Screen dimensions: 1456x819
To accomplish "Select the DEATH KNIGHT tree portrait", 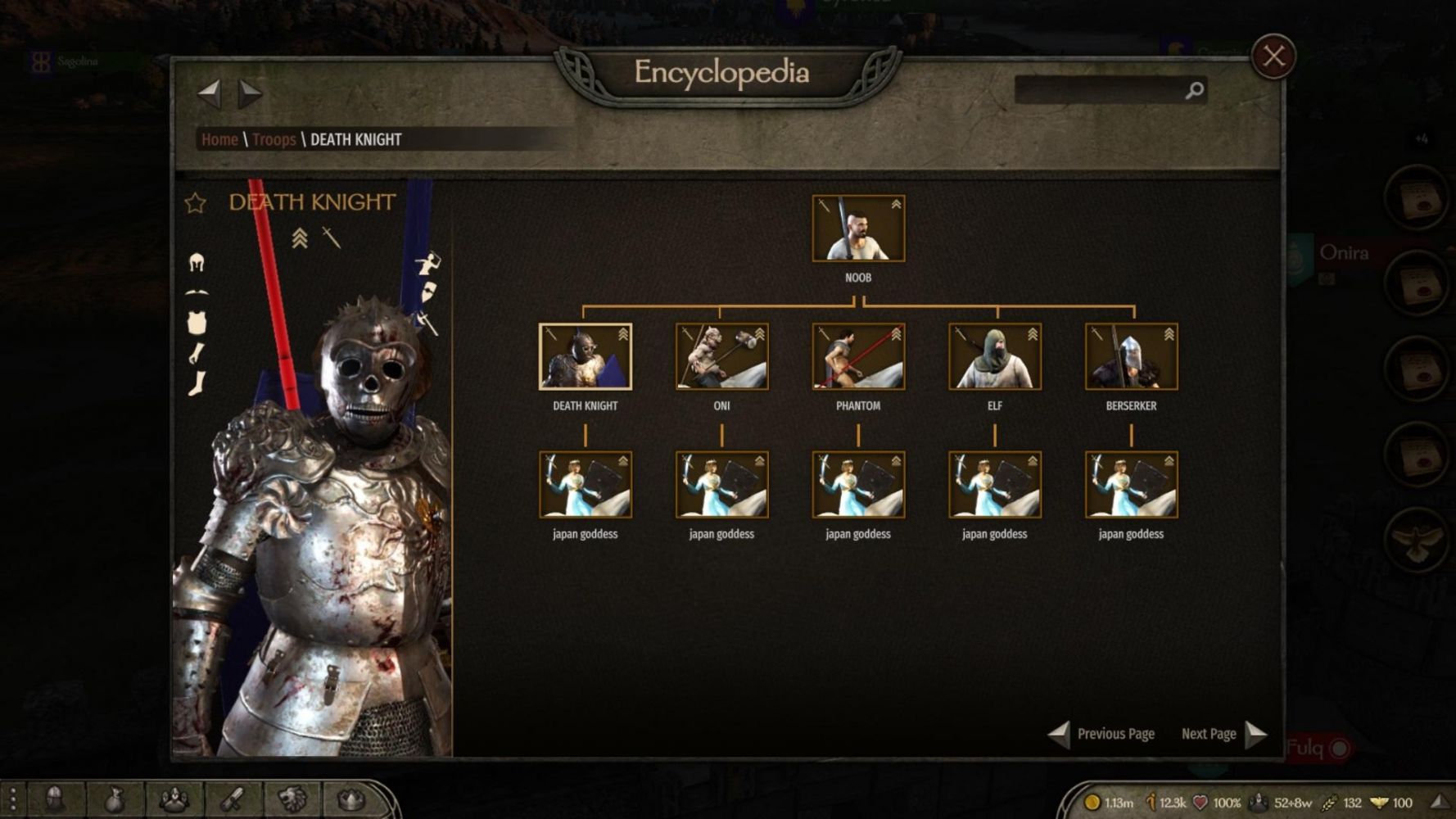I will coord(585,356).
